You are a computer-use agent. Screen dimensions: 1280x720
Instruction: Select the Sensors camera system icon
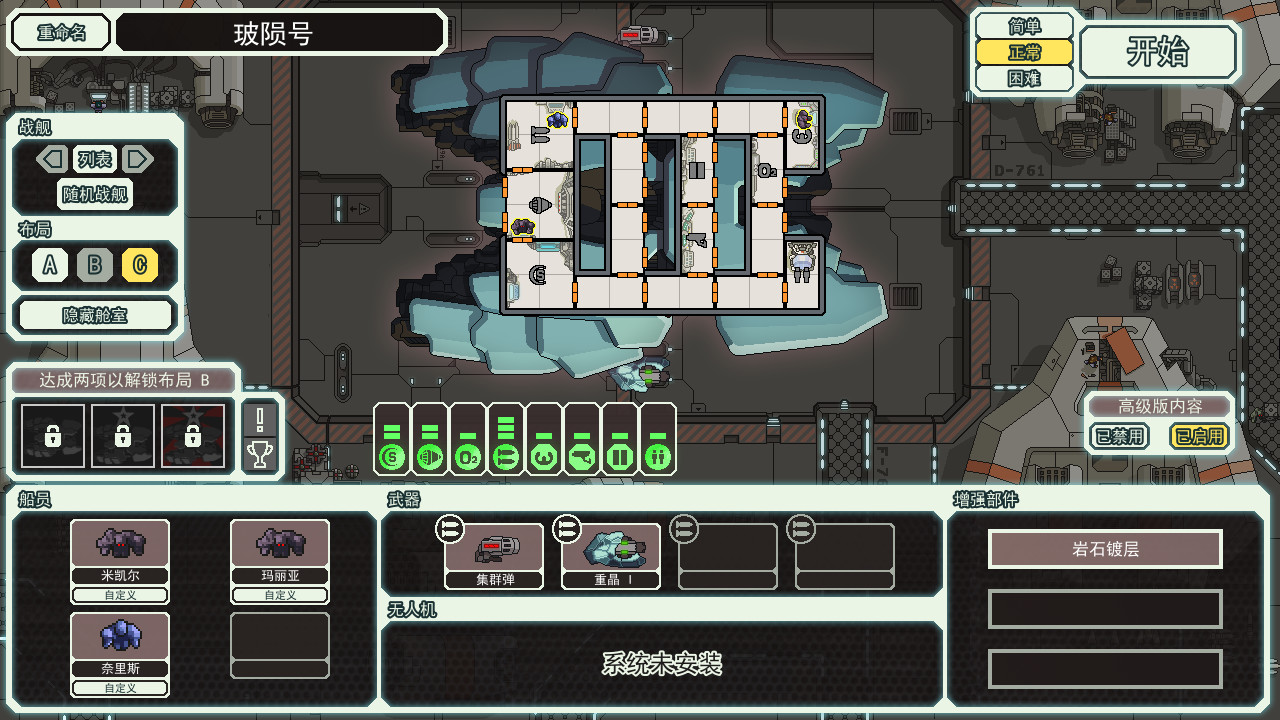[x=583, y=457]
